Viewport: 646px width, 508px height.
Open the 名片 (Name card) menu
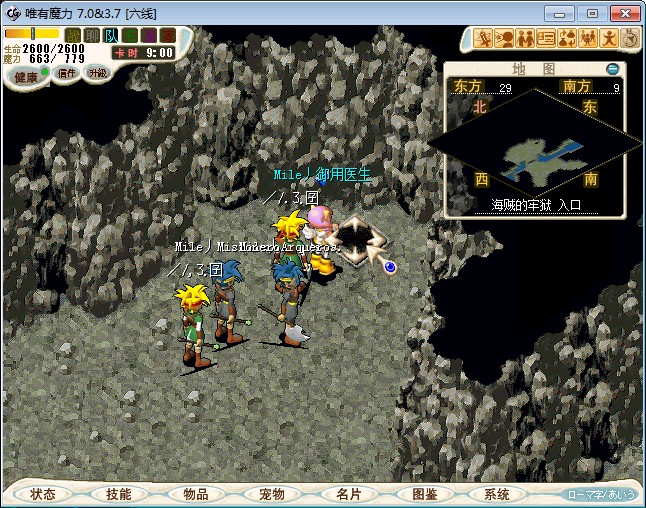coord(348,494)
